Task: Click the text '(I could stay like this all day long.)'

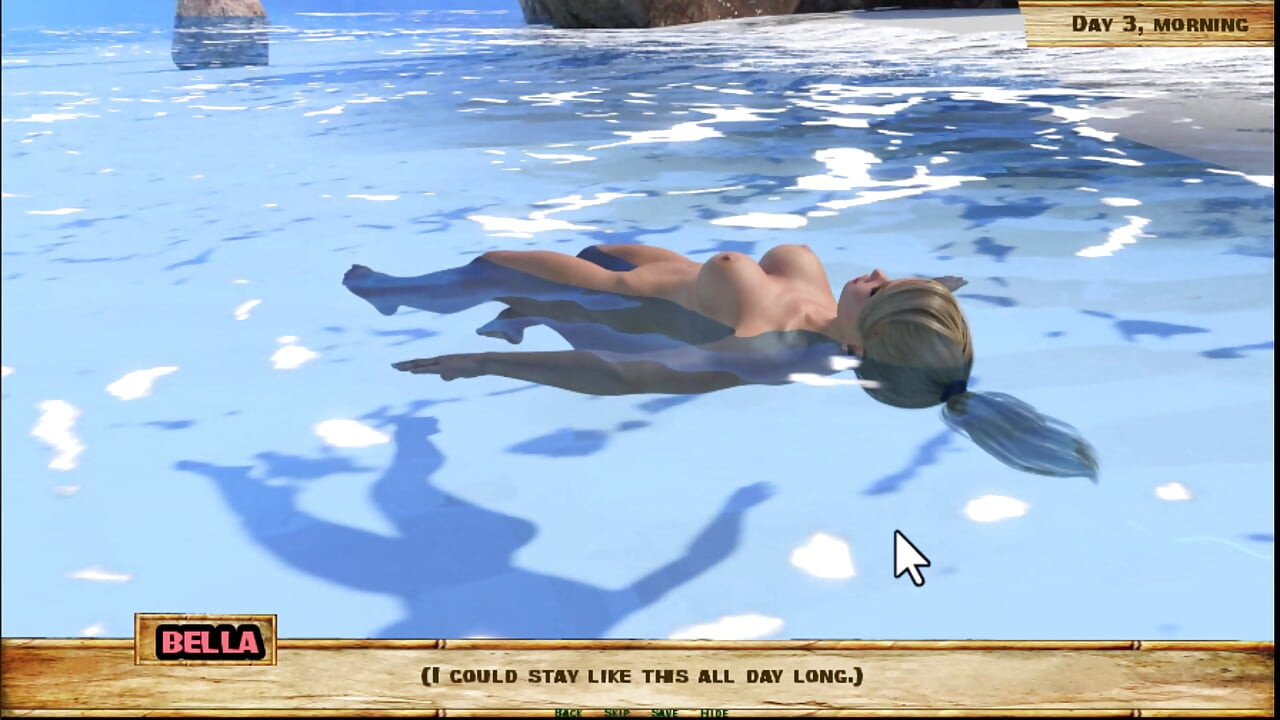Action: 640,675
